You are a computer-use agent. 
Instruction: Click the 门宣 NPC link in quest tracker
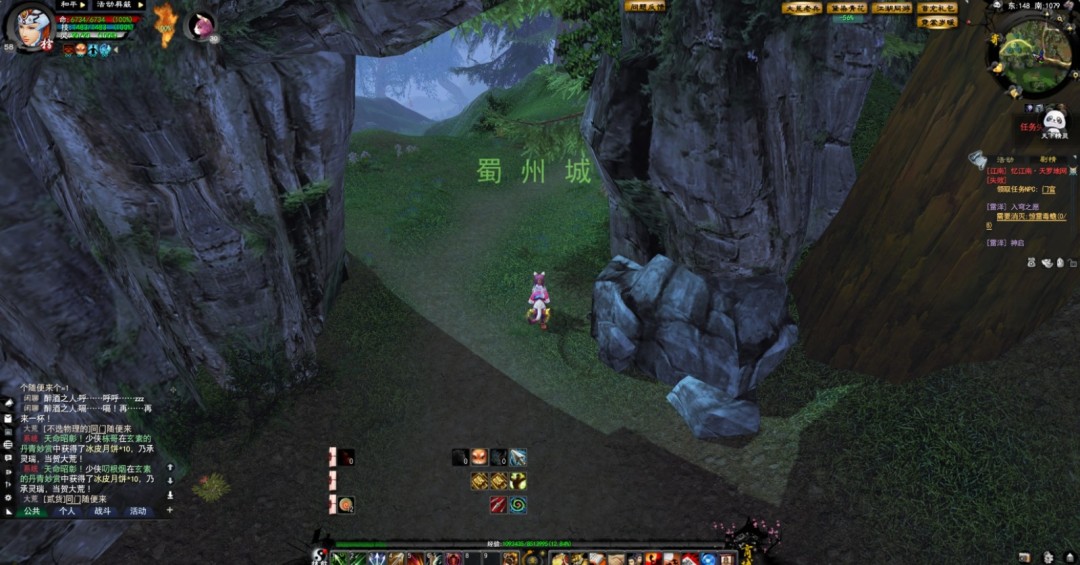point(1048,188)
